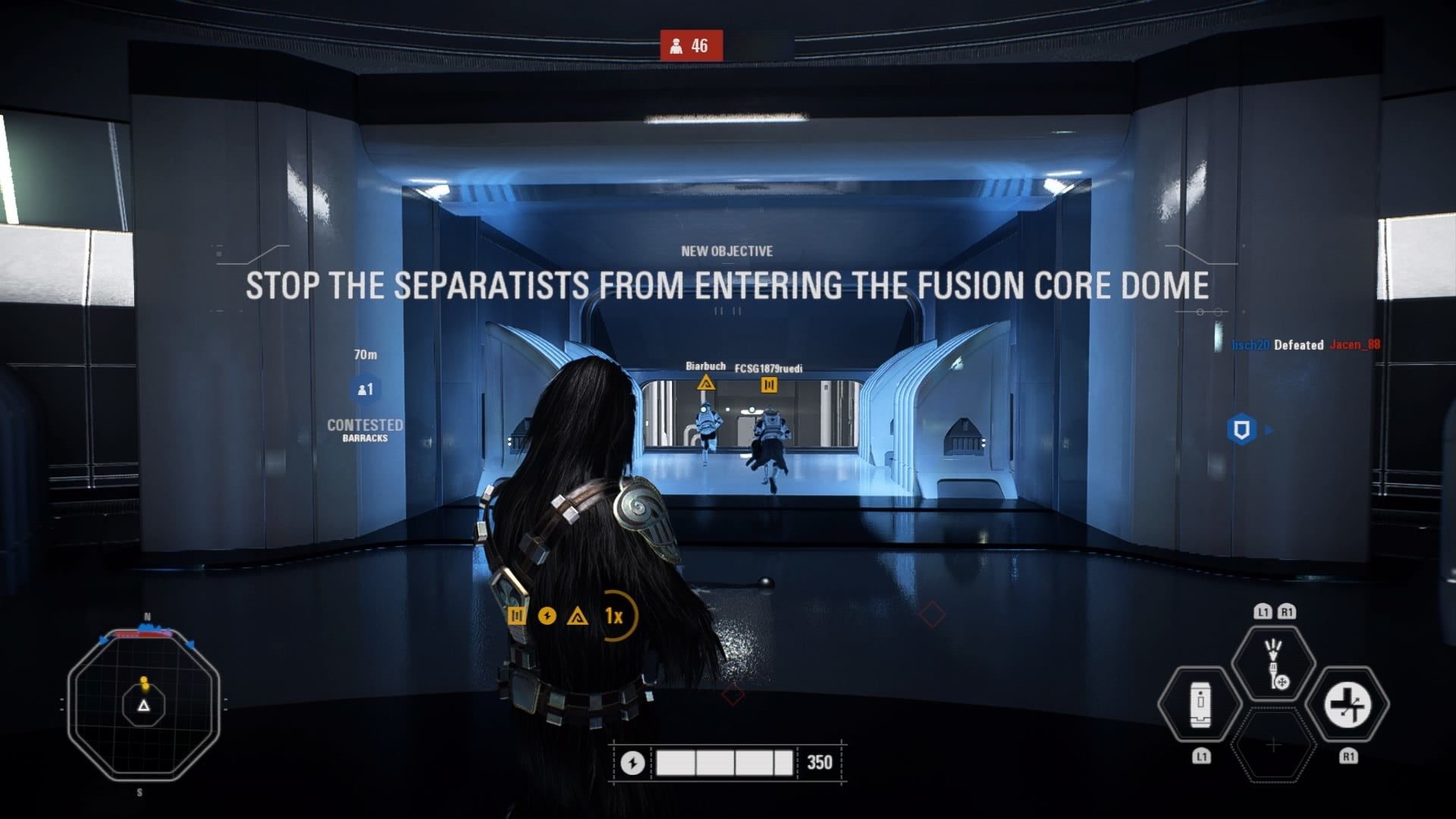Click the blue shield objective marker
Image resolution: width=1456 pixels, height=819 pixels.
(1241, 430)
